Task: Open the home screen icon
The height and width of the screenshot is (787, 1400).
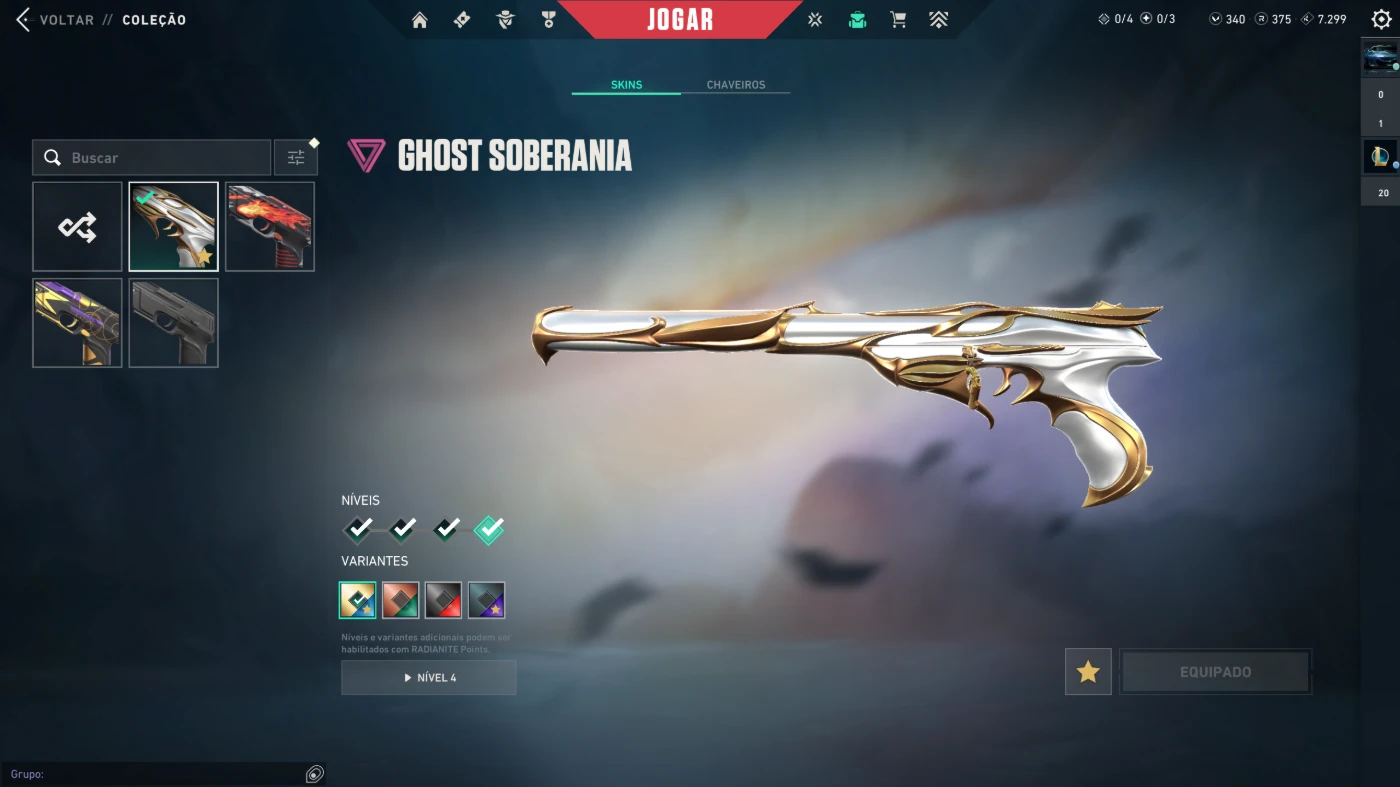Action: coord(420,20)
